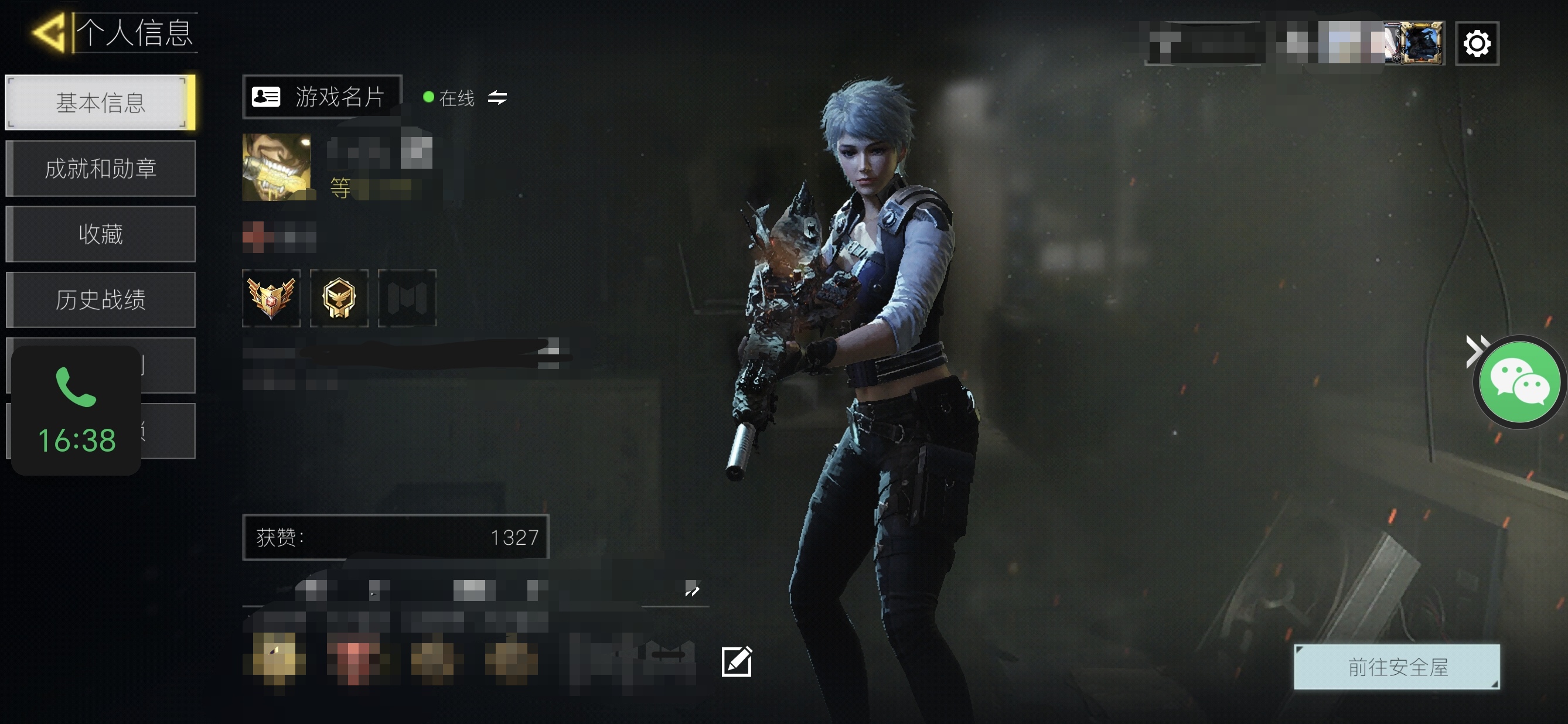The height and width of the screenshot is (724, 1568).
Task: Click the 获赞 likes counter box
Action: pyautogui.click(x=396, y=537)
